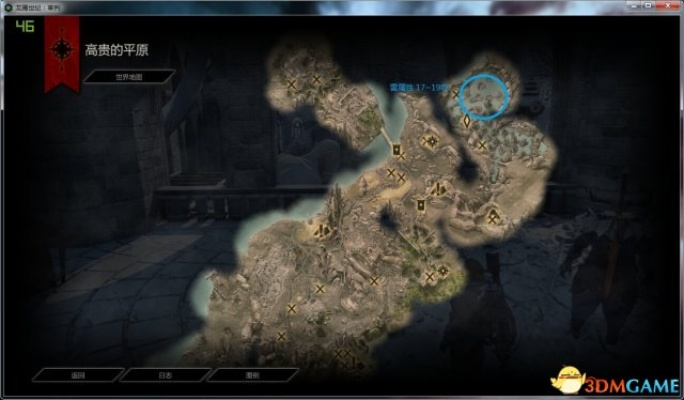Close the game window
684x400 pixels.
click(x=666, y=5)
